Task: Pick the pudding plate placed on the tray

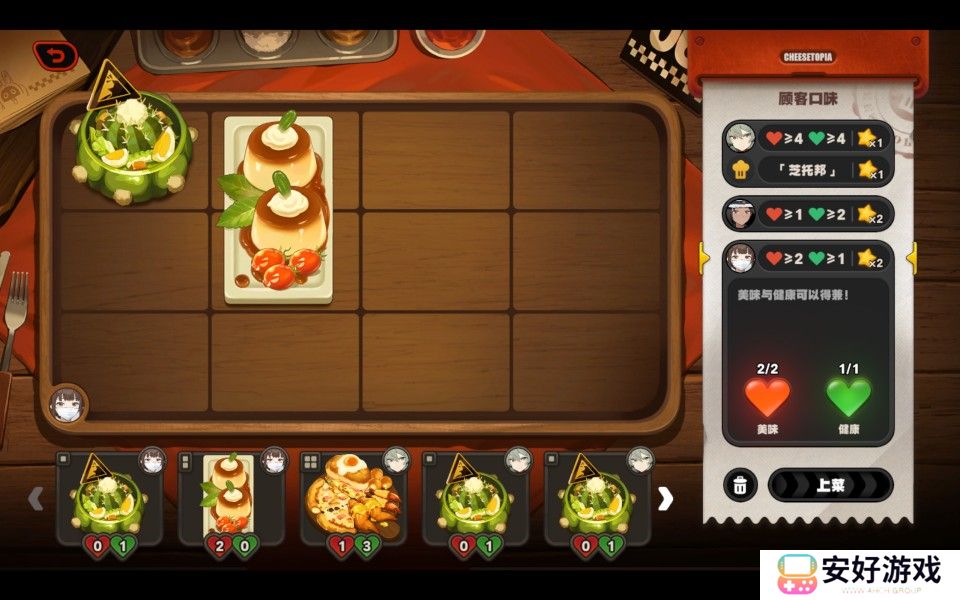Action: click(x=278, y=210)
